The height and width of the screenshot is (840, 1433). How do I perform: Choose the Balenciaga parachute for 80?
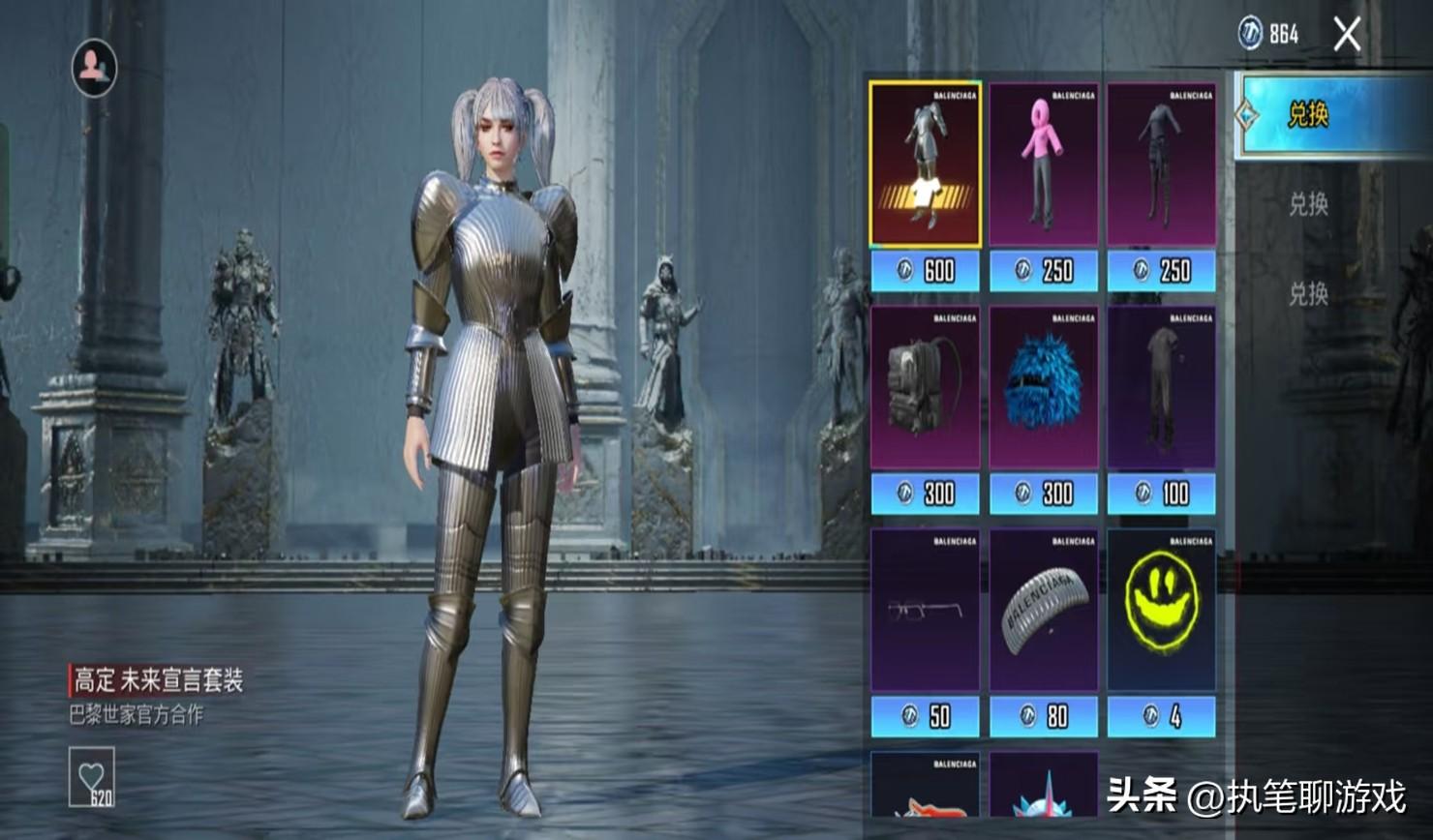click(1043, 610)
